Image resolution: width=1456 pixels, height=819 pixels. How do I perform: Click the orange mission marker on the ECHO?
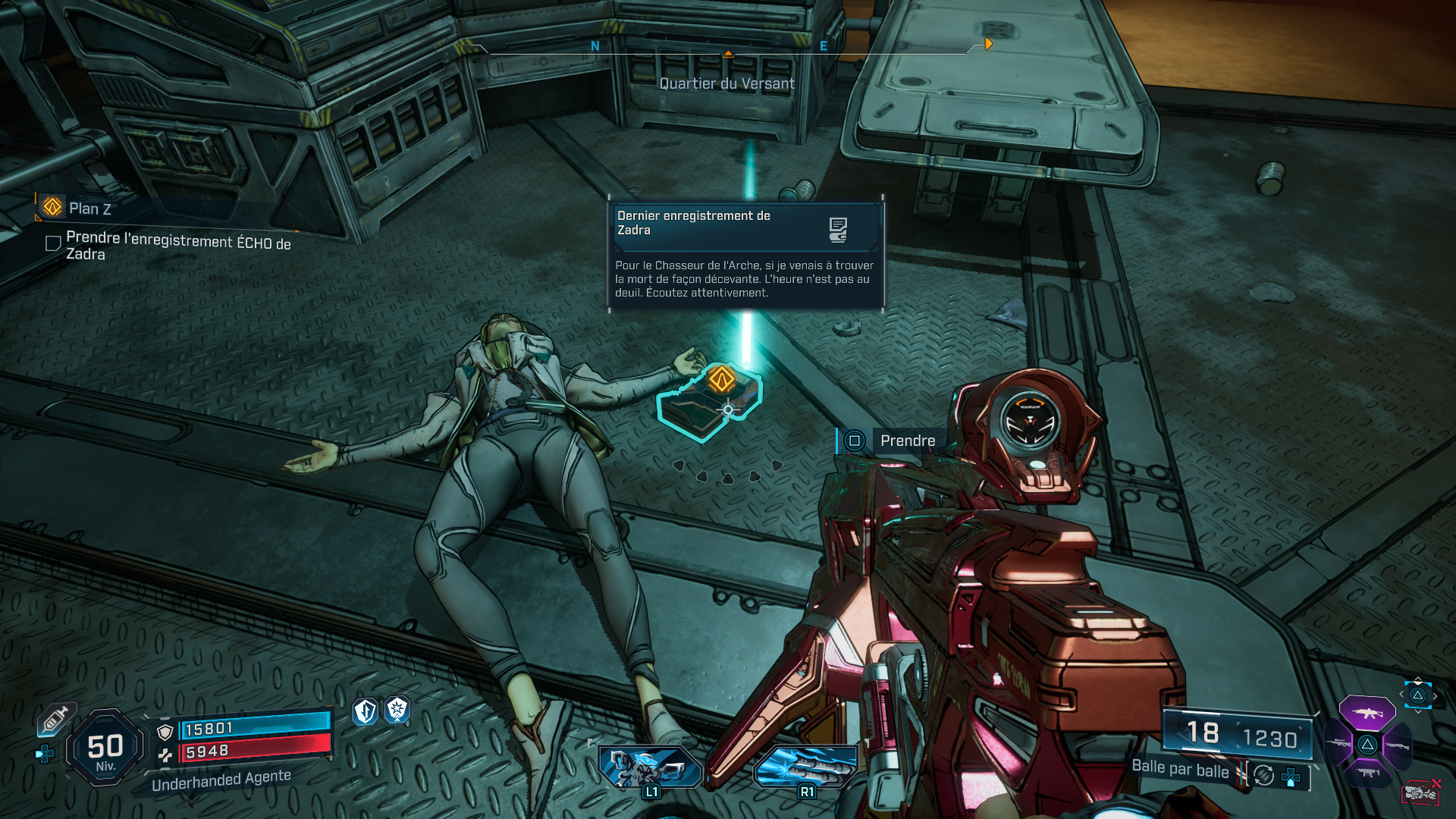[721, 379]
